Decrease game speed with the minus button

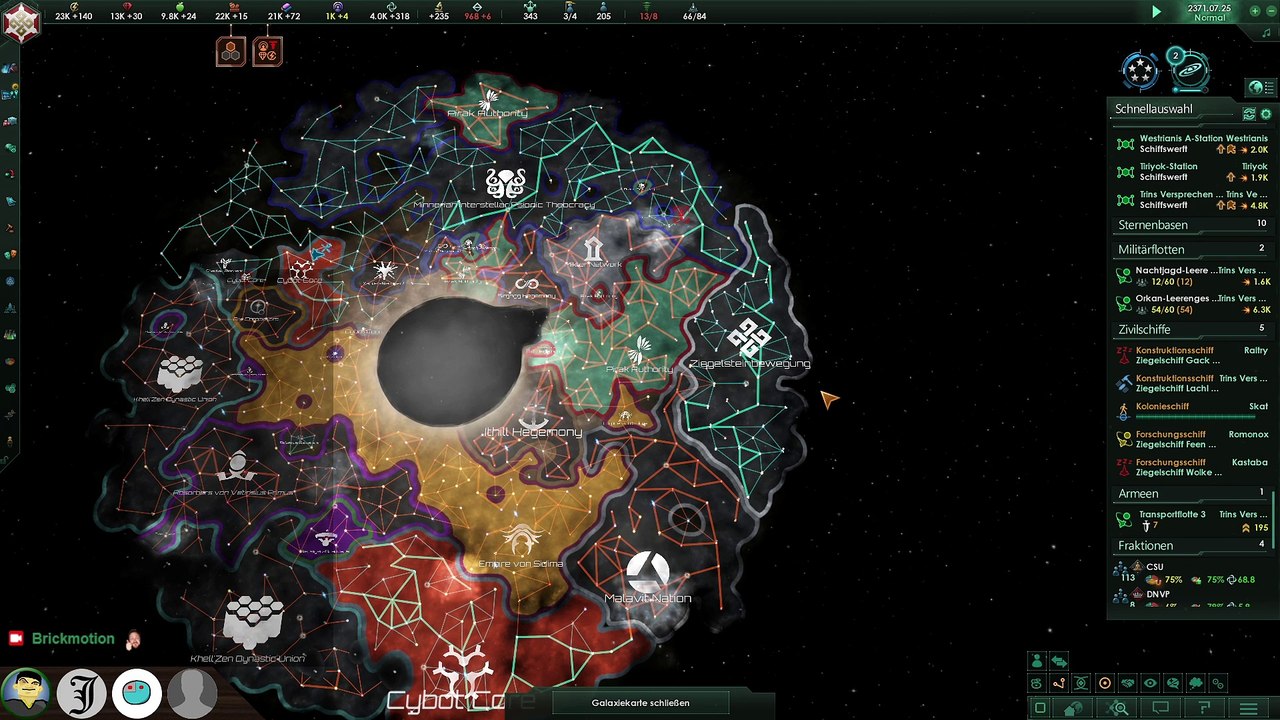1269,12
